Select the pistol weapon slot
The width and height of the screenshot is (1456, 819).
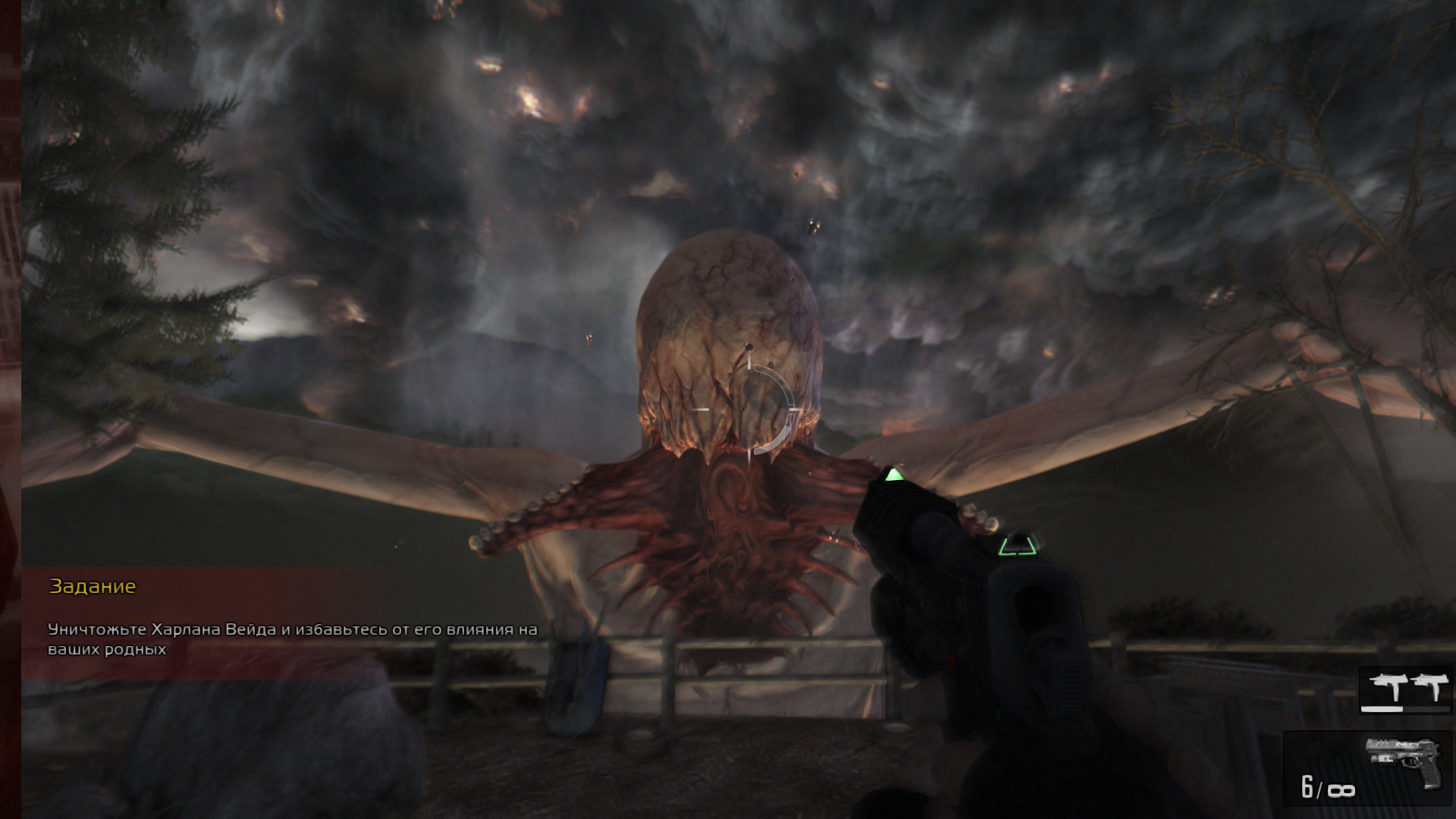coord(1367,768)
